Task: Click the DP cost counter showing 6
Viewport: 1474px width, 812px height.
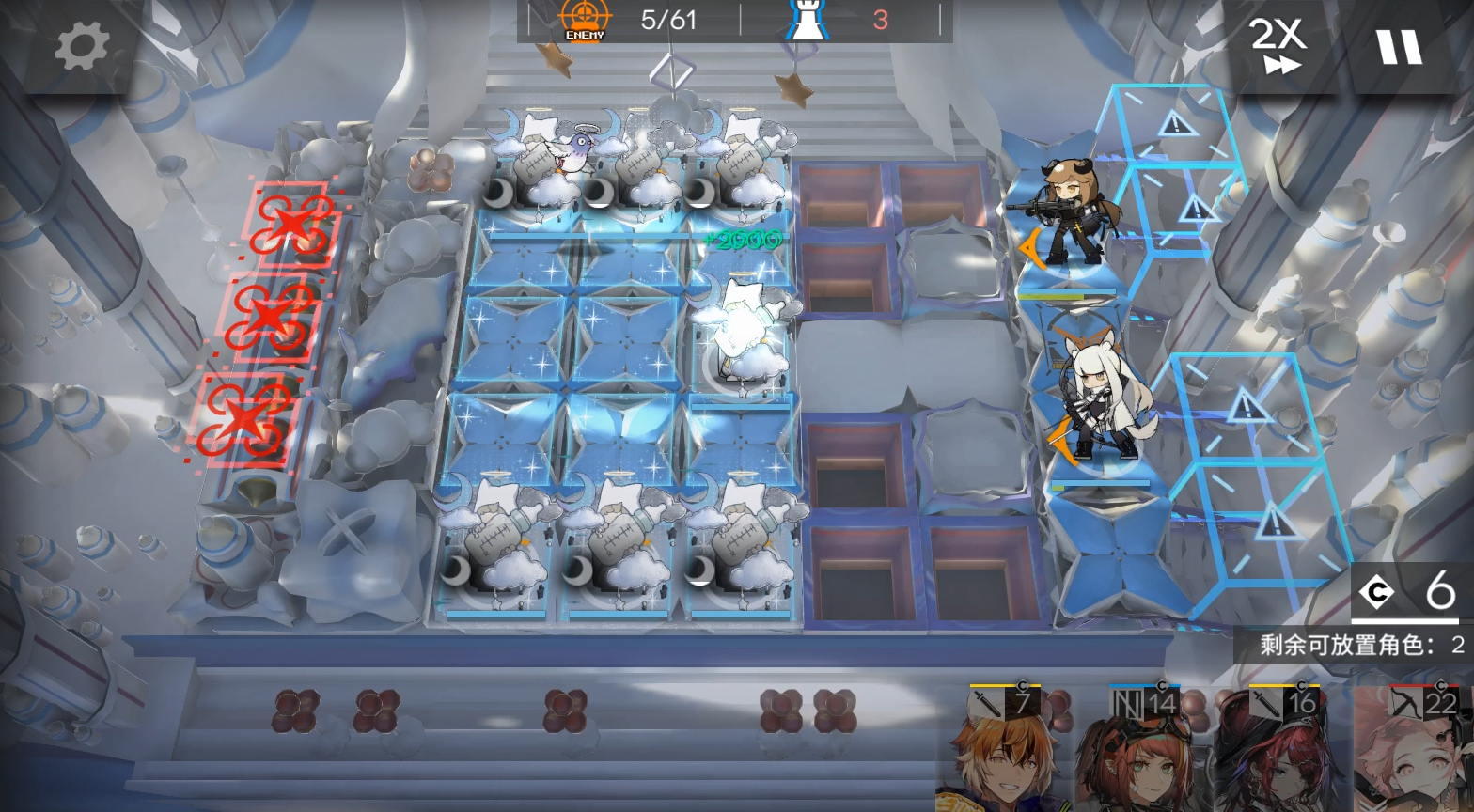Action: coord(1405,592)
